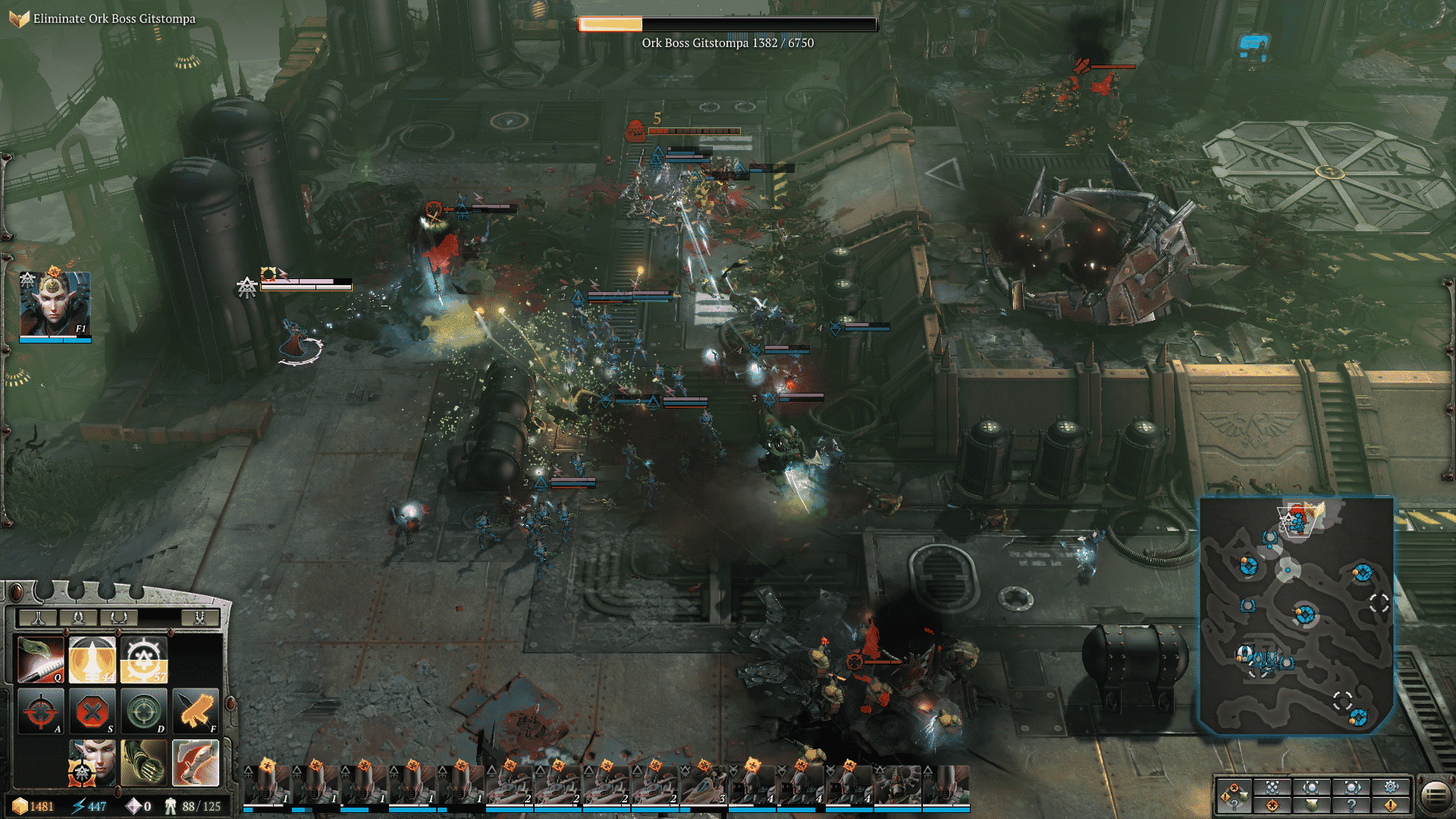1456x819 pixels.
Task: Issue the stop command with red X
Action: coord(93,711)
